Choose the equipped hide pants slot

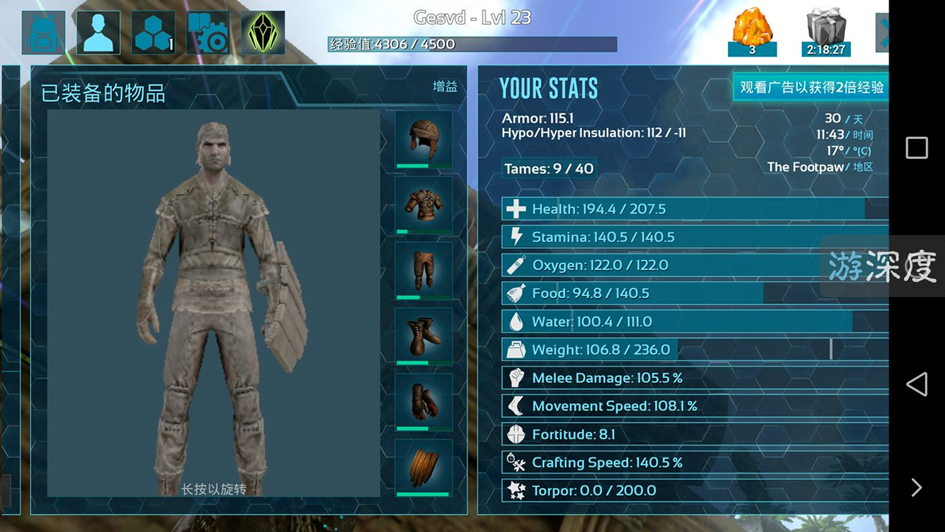(423, 270)
